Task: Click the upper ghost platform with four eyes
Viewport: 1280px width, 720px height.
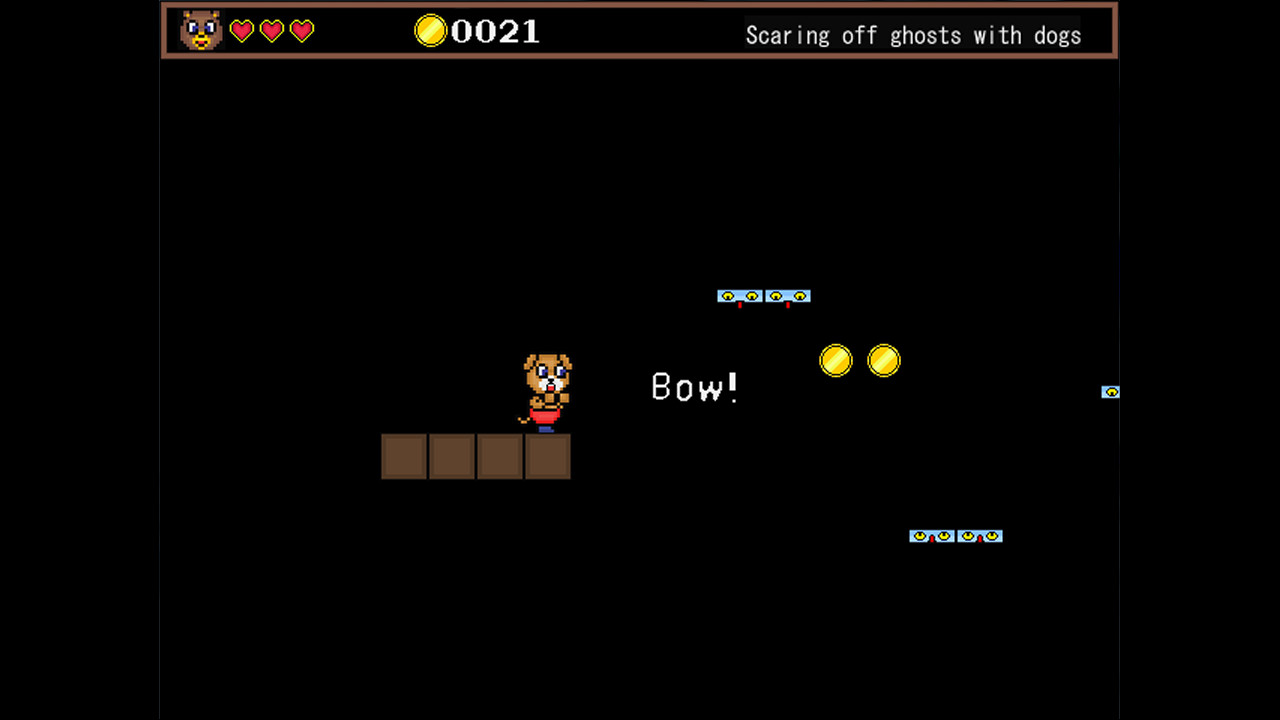Action: click(764, 295)
